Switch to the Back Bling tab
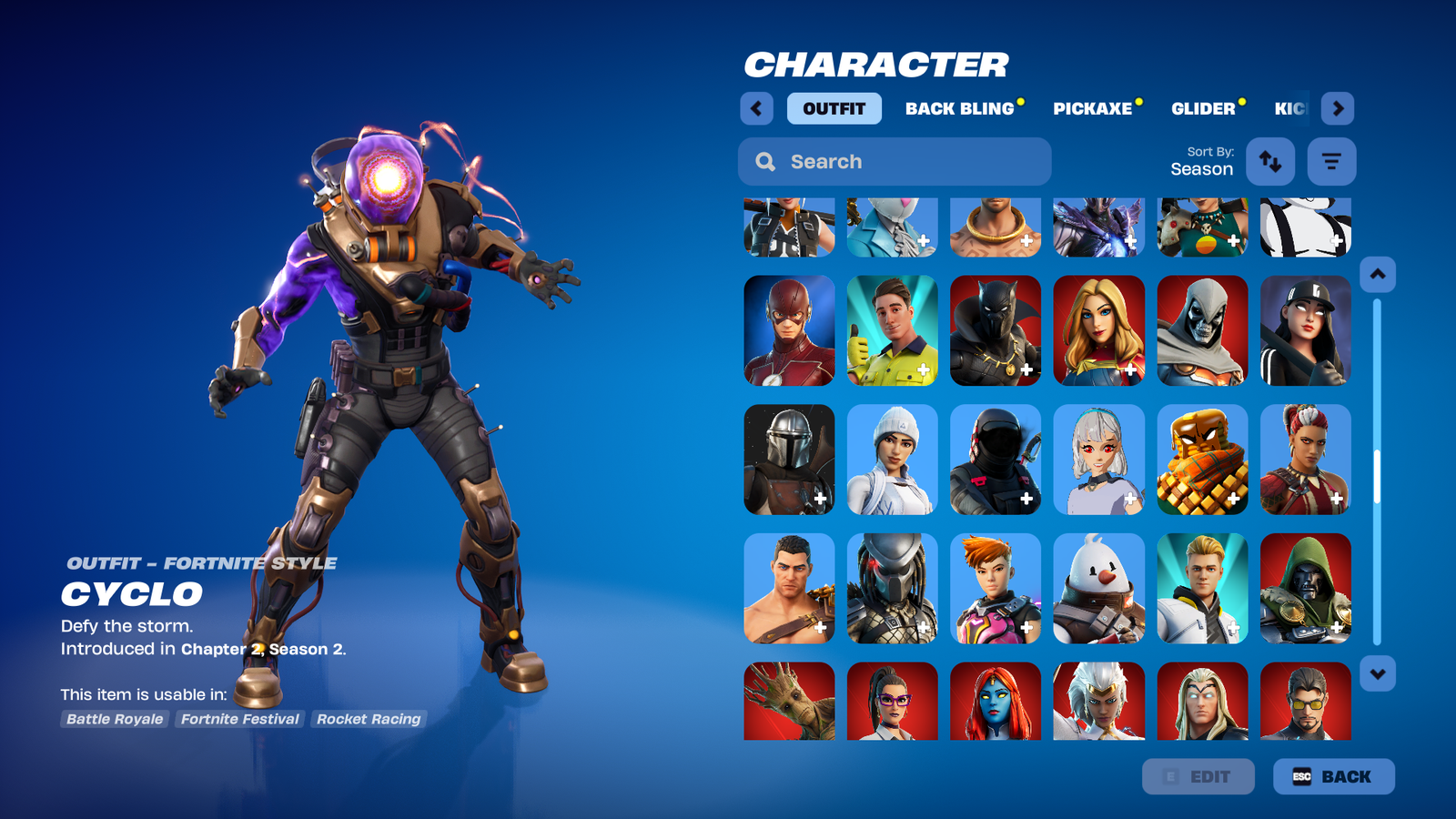1456x819 pixels. pyautogui.click(x=959, y=109)
